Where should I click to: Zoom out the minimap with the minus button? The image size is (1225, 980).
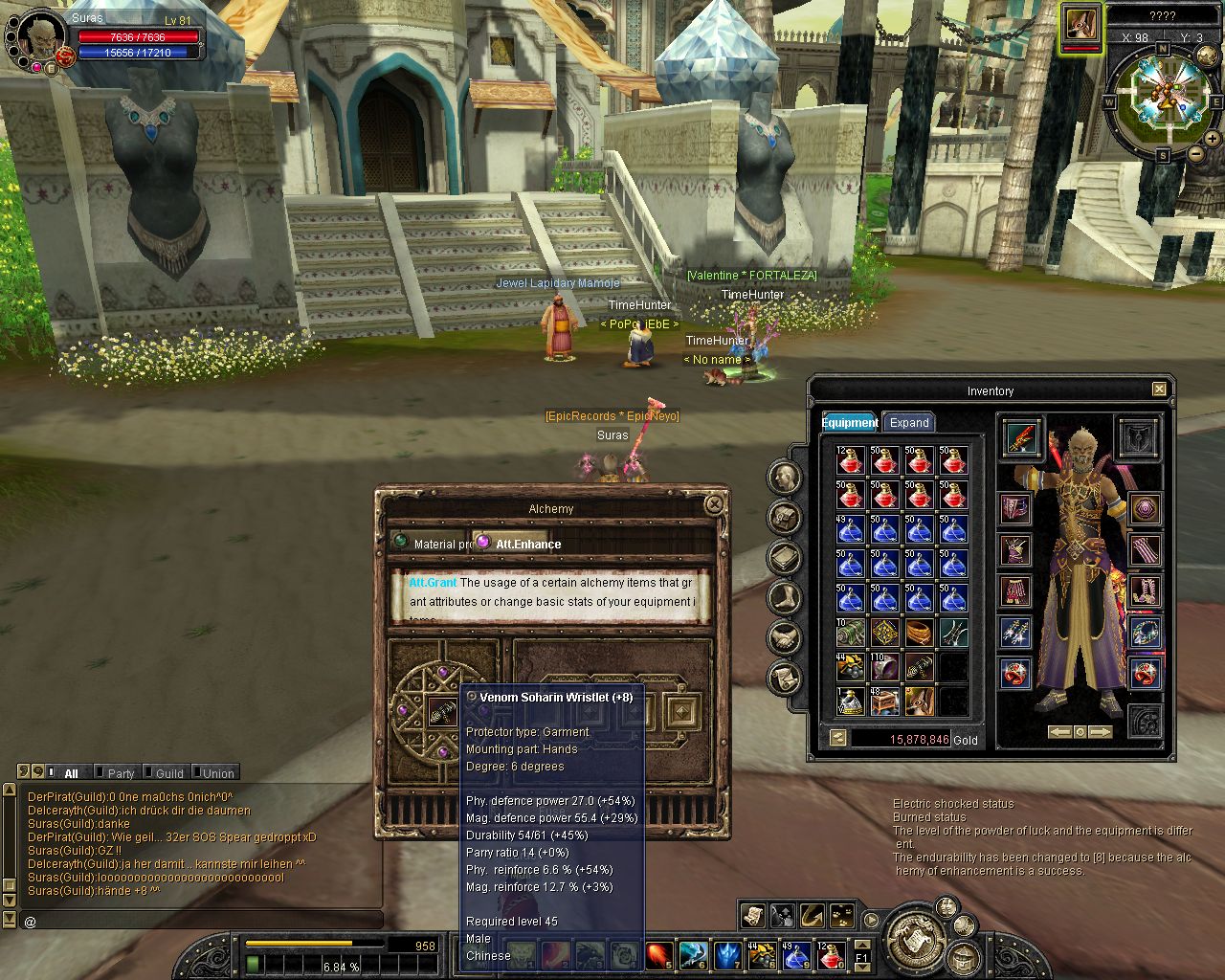click(1195, 153)
